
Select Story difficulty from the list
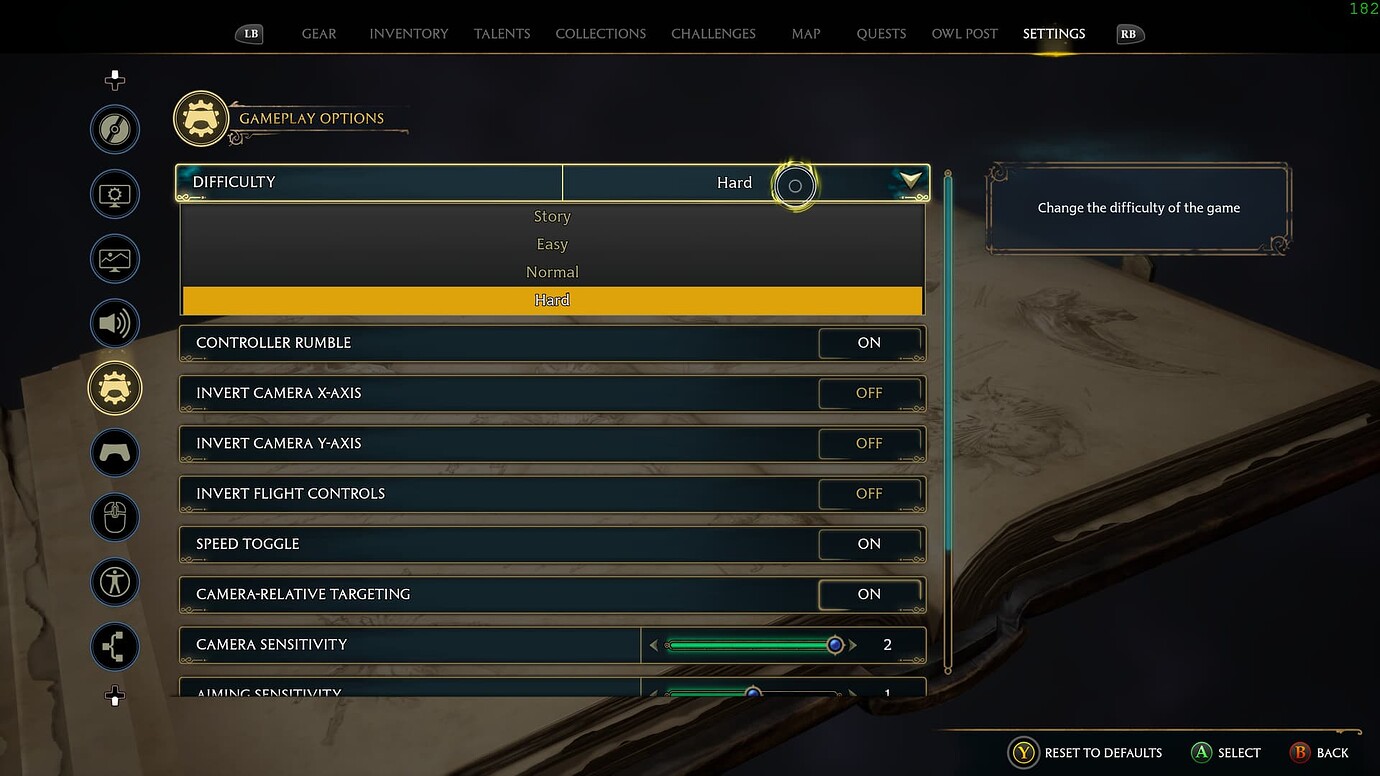point(552,216)
